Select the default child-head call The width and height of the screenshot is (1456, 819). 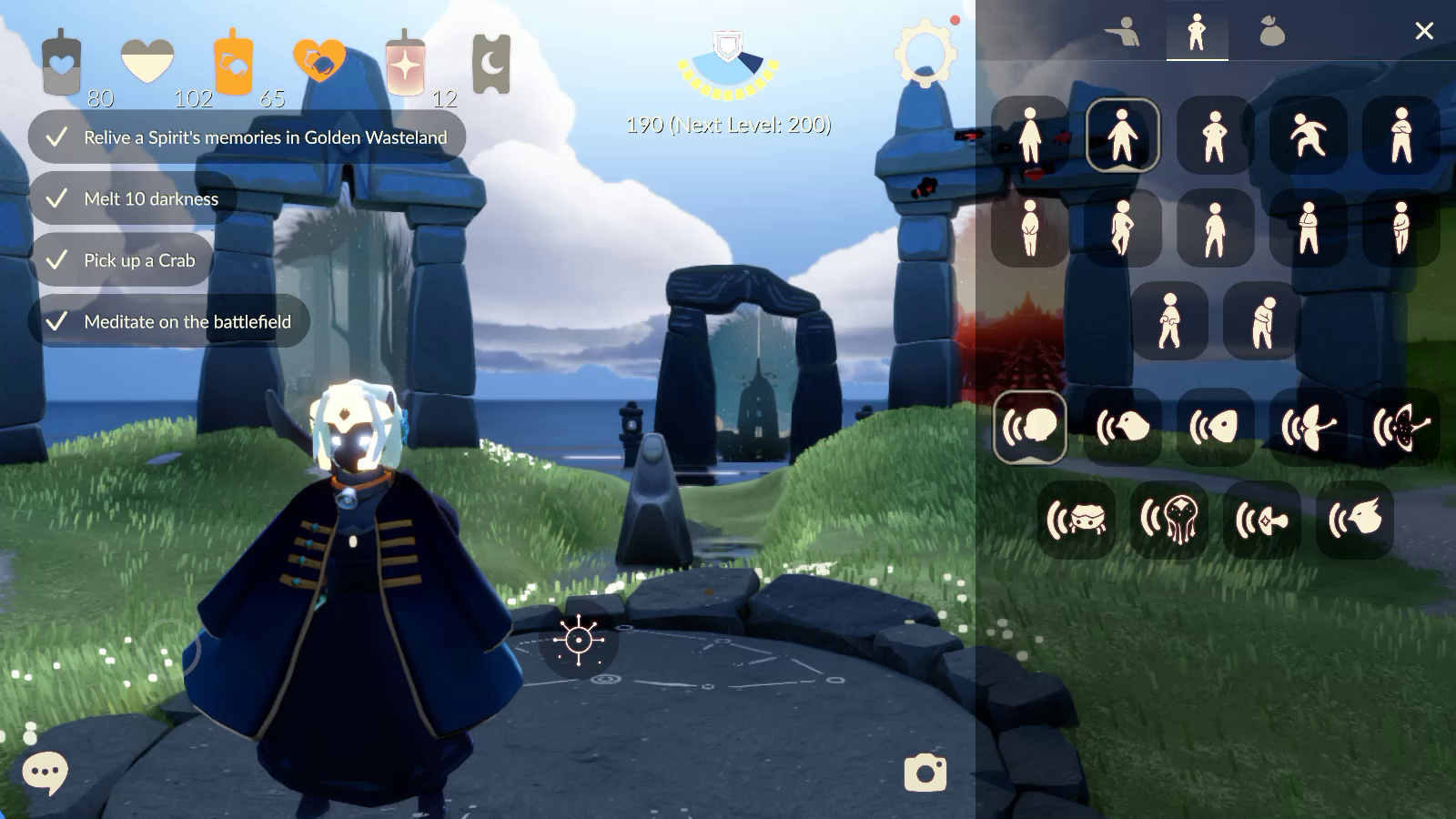tap(1030, 427)
